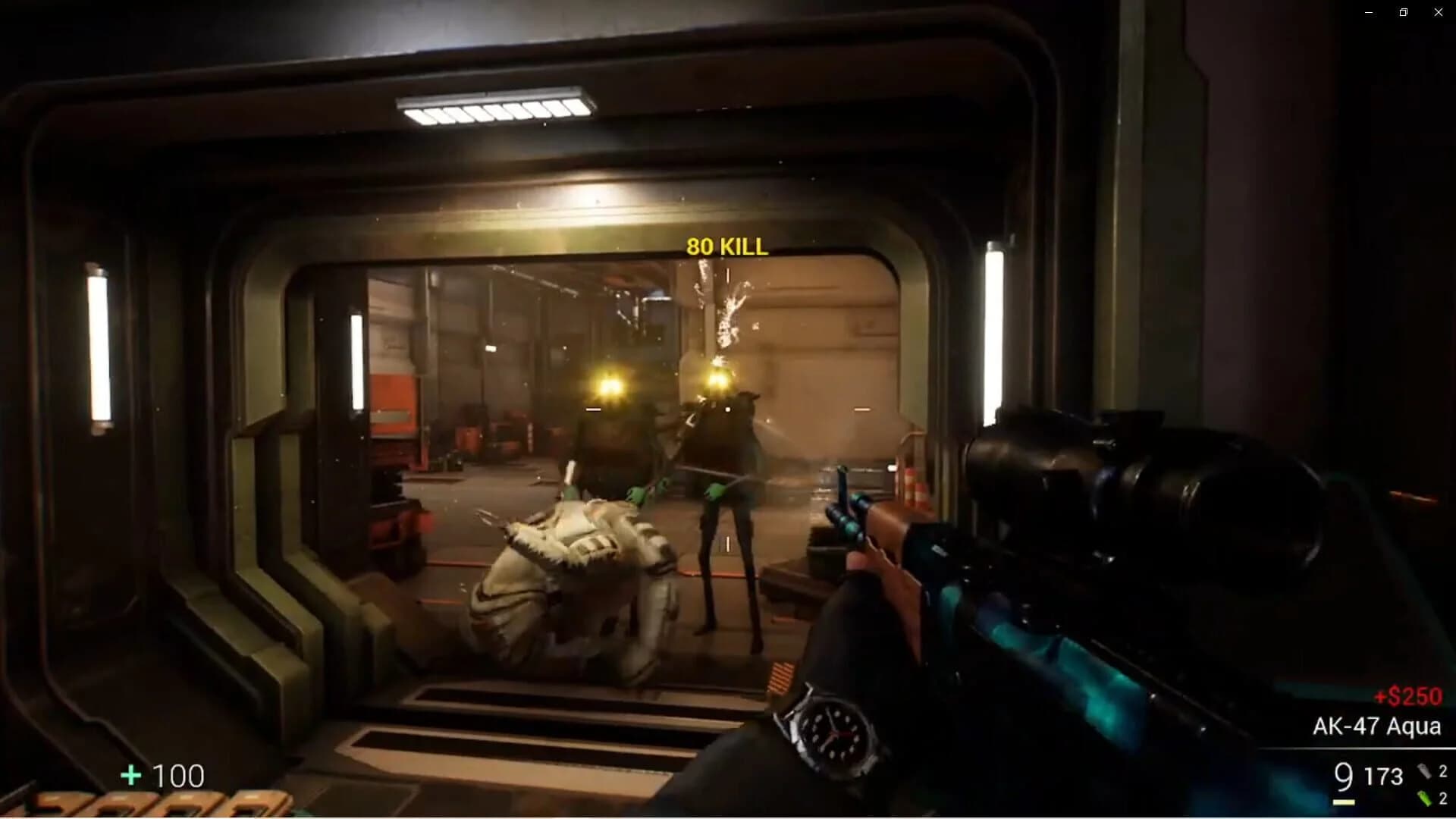
Task: Click the 2 count beside the green grenade
Action: coord(1443,798)
